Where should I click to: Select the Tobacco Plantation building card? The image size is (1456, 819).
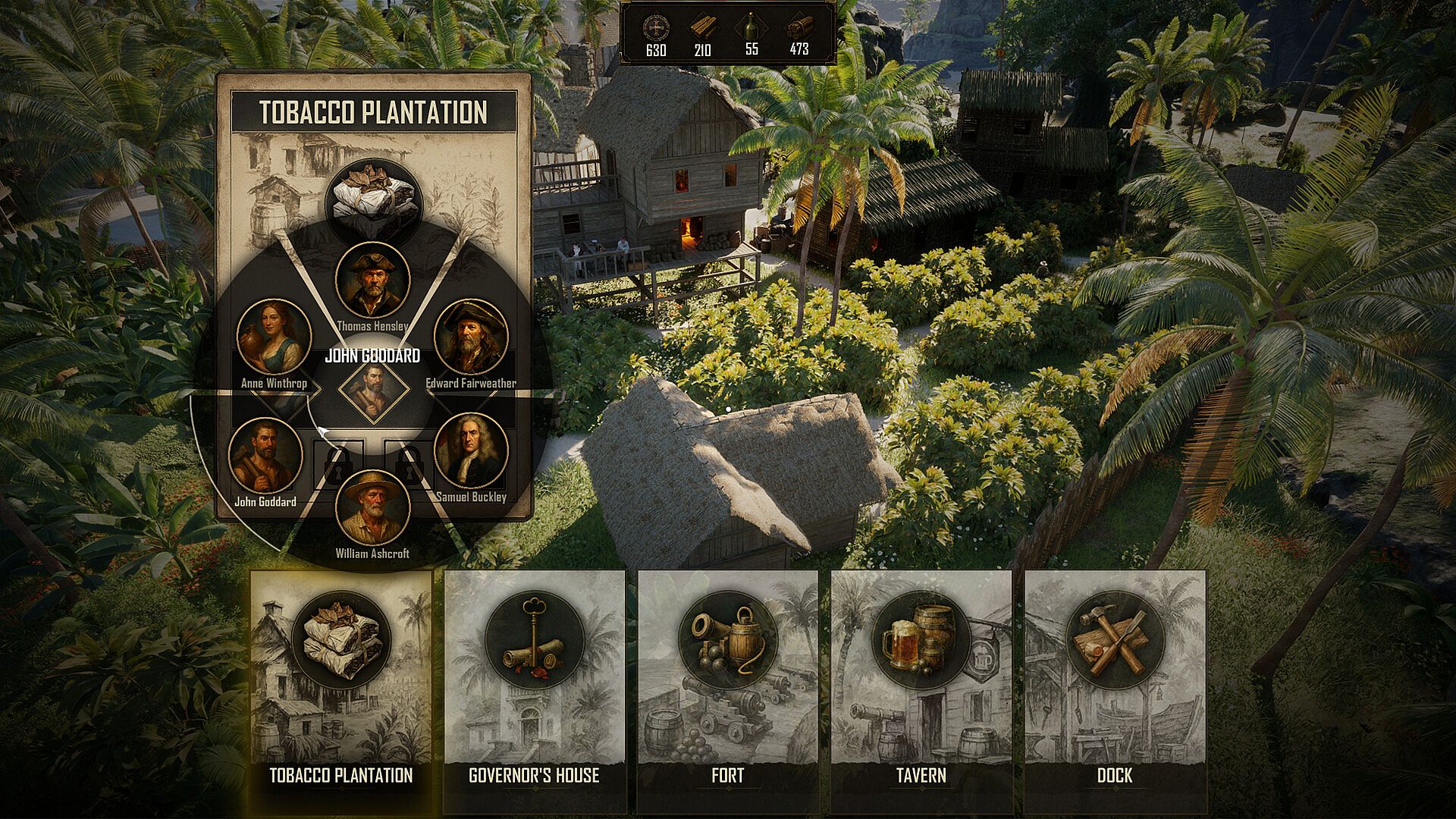(341, 690)
